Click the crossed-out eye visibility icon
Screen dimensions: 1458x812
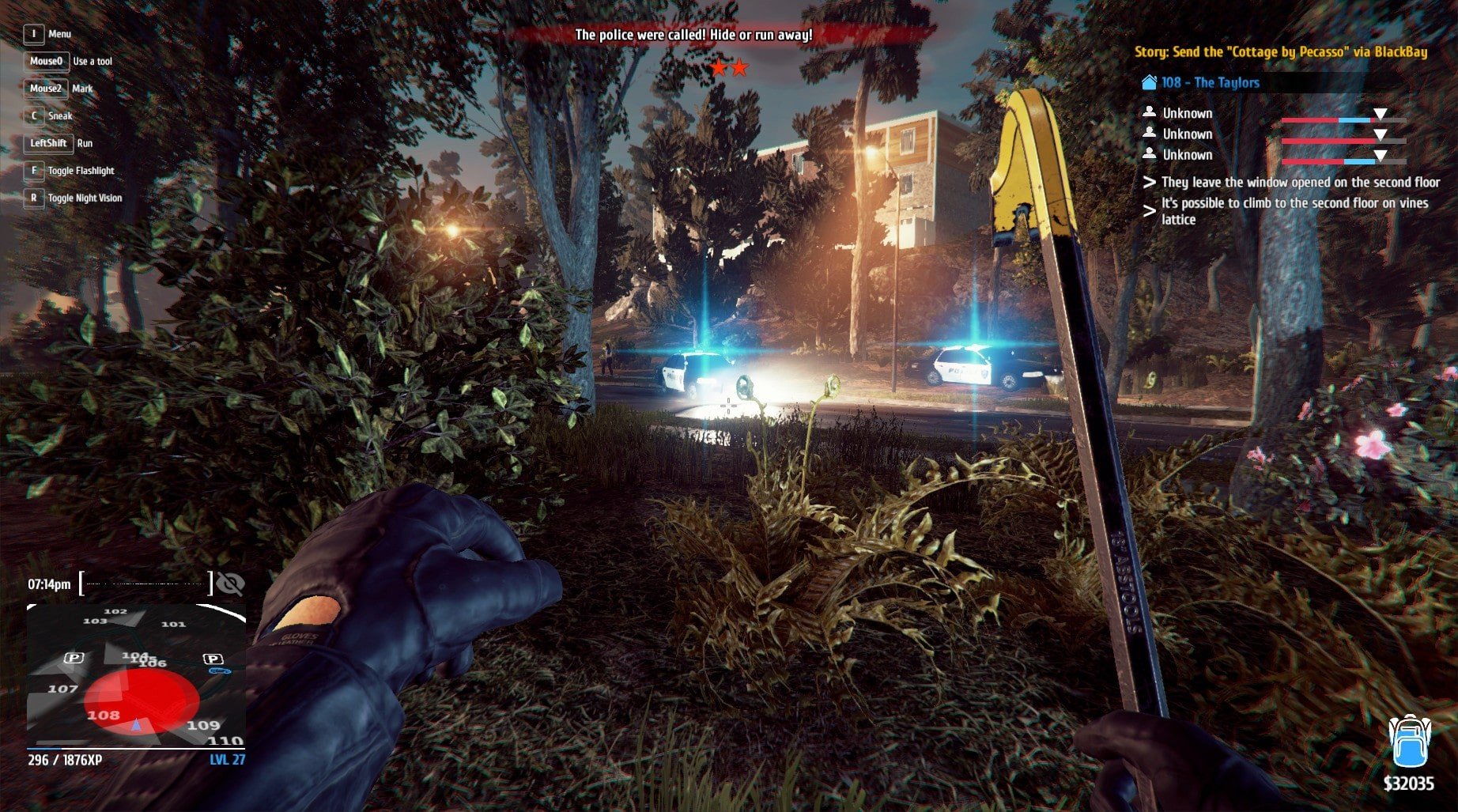pyautogui.click(x=230, y=584)
